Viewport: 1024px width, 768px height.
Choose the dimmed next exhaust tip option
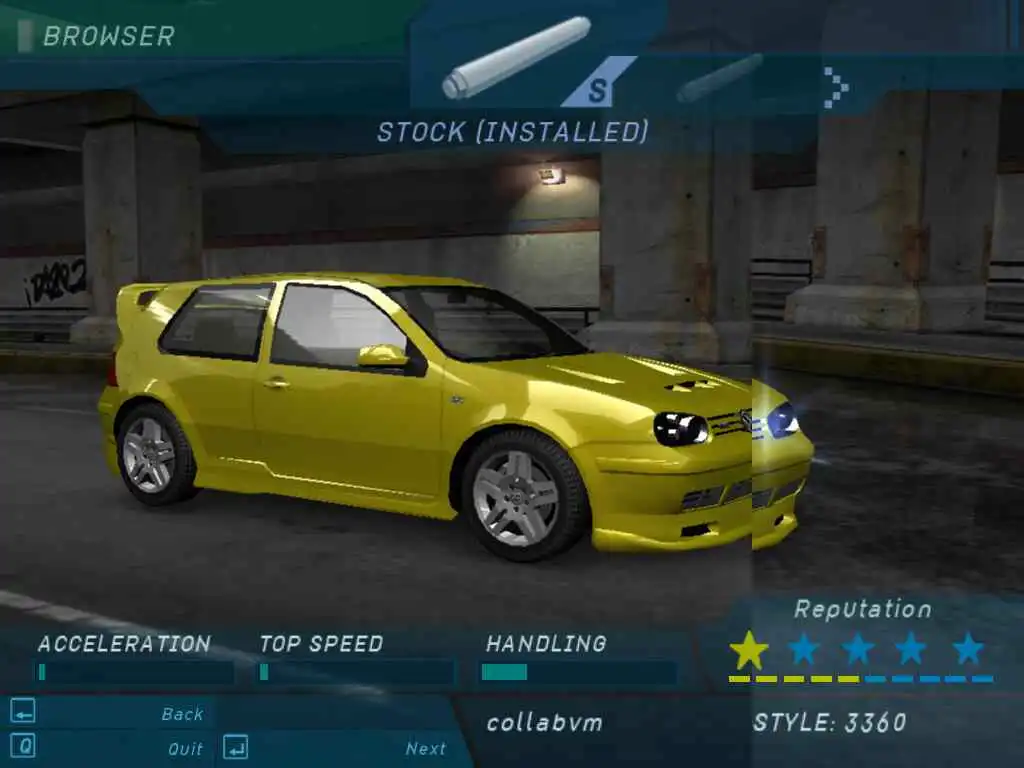point(720,77)
